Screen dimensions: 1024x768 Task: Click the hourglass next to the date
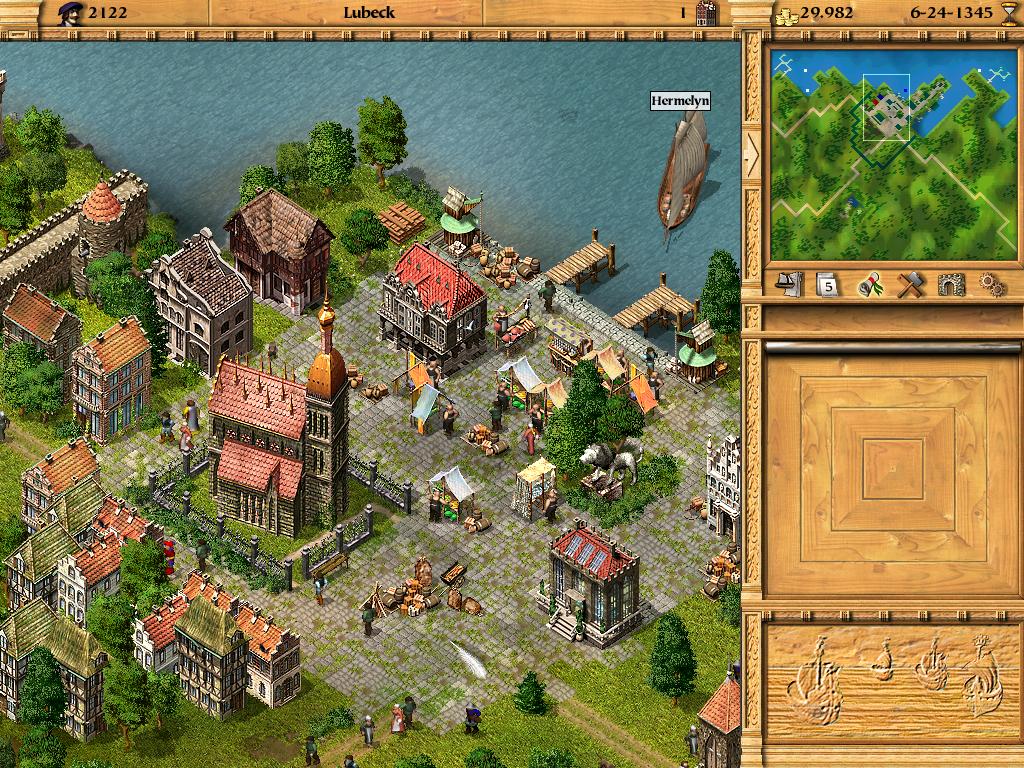click(x=1007, y=13)
